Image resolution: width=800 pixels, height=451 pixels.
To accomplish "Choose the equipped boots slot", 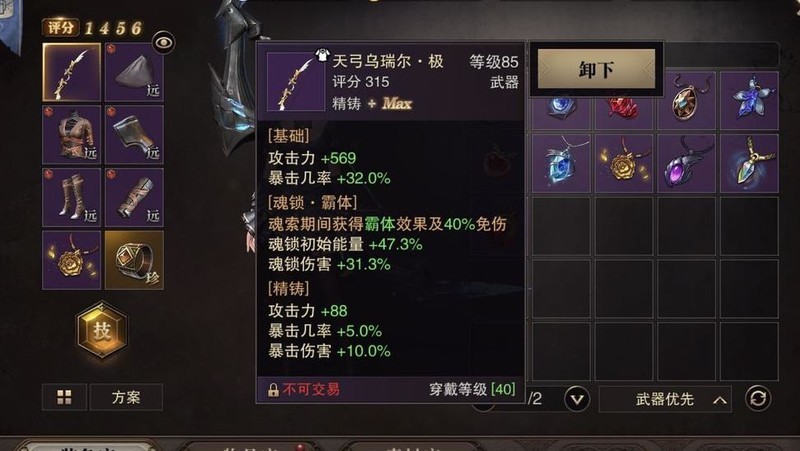I will tap(71, 197).
